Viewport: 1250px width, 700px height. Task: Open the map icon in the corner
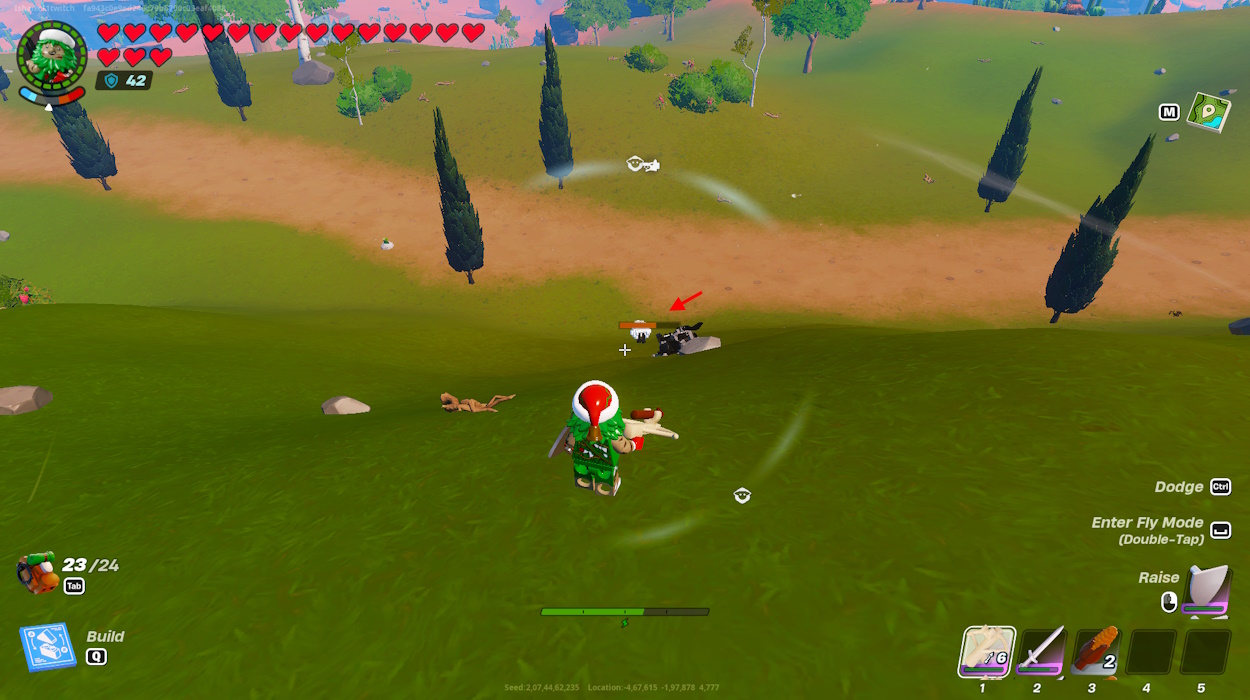click(1208, 112)
